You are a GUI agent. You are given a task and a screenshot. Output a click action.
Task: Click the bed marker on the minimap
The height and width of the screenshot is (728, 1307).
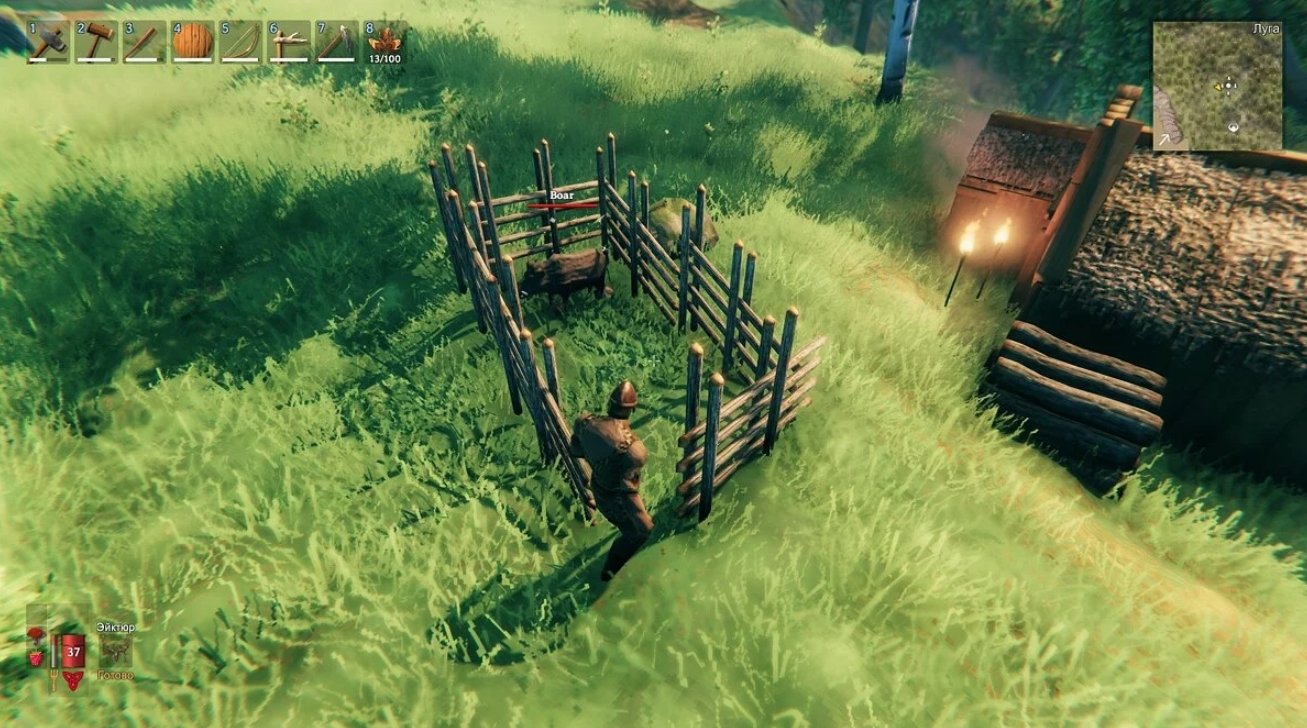pyautogui.click(x=1233, y=127)
